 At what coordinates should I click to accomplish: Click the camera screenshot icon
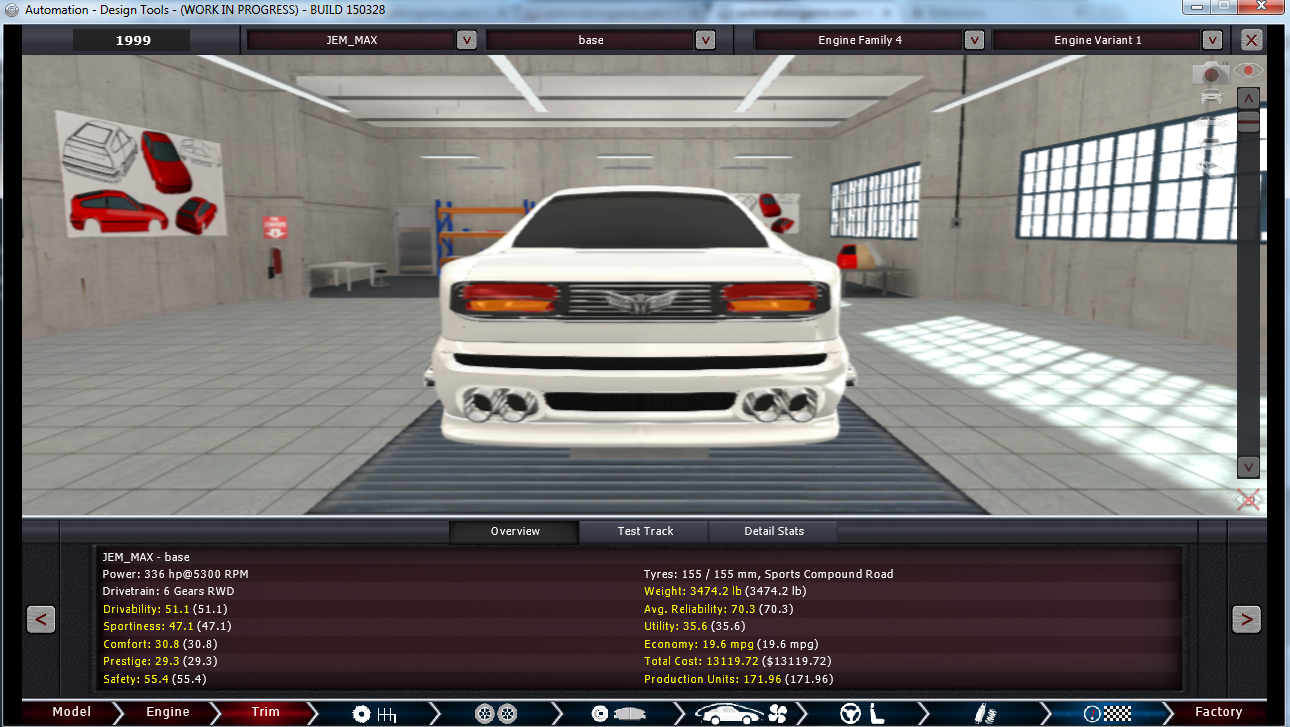[x=1211, y=72]
